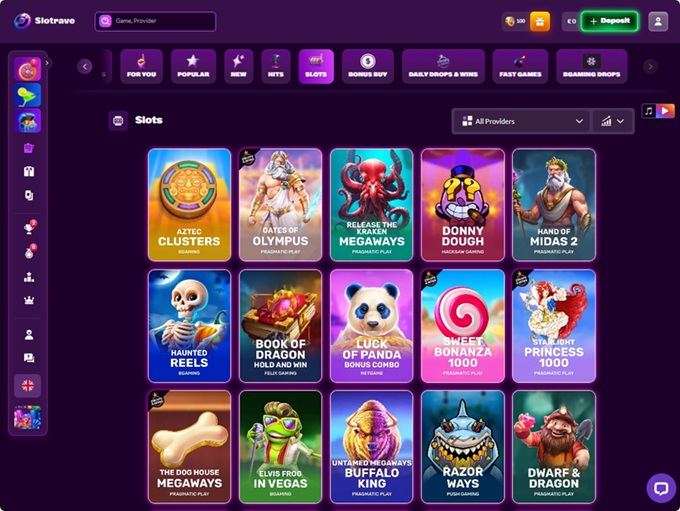Click the green Deposit button
680x511 pixels.
pyautogui.click(x=609, y=21)
